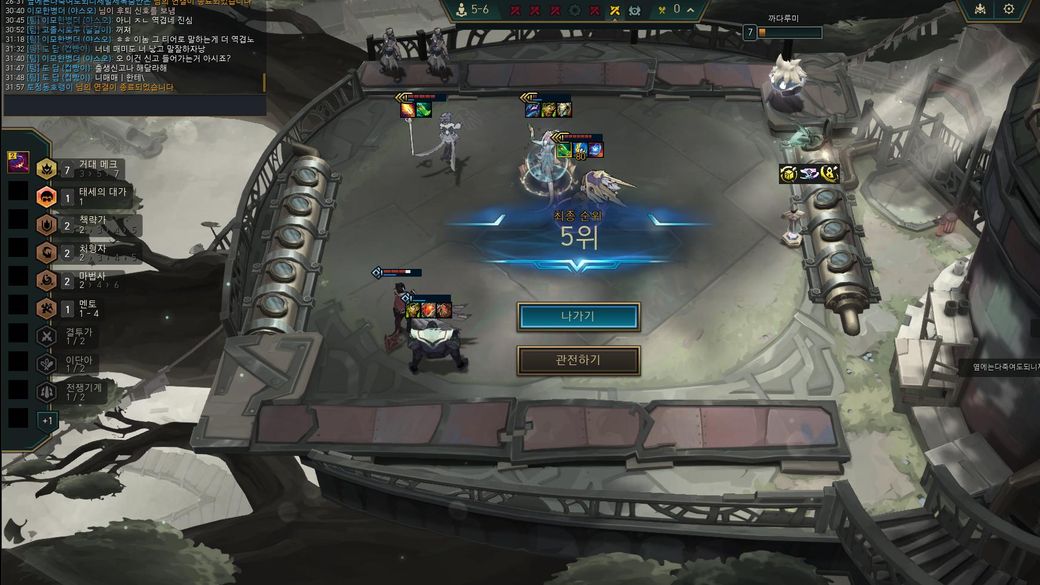The width and height of the screenshot is (1040, 585).
Task: Click the 나가기 exit button
Action: tap(578, 317)
